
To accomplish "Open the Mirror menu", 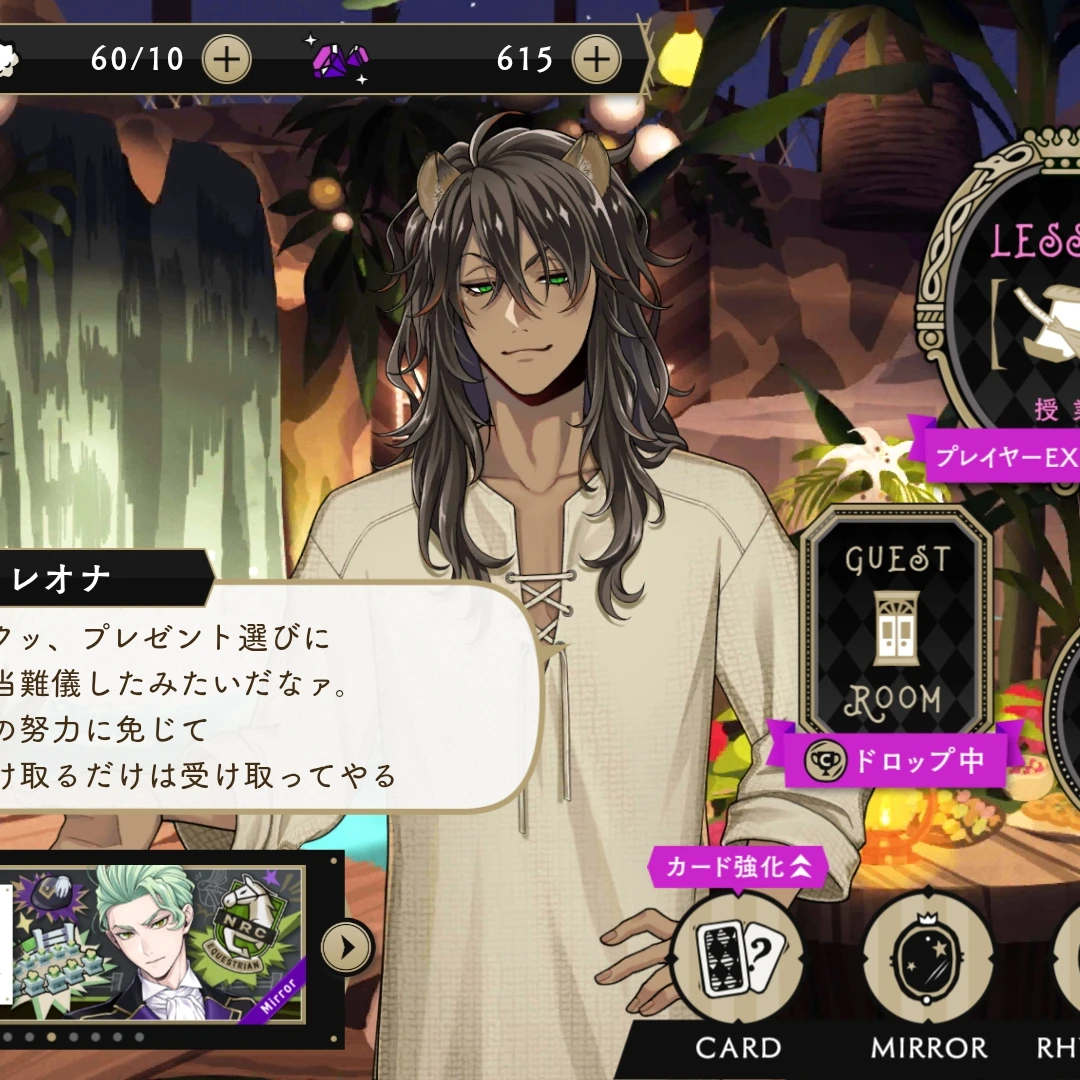I will [x=927, y=958].
